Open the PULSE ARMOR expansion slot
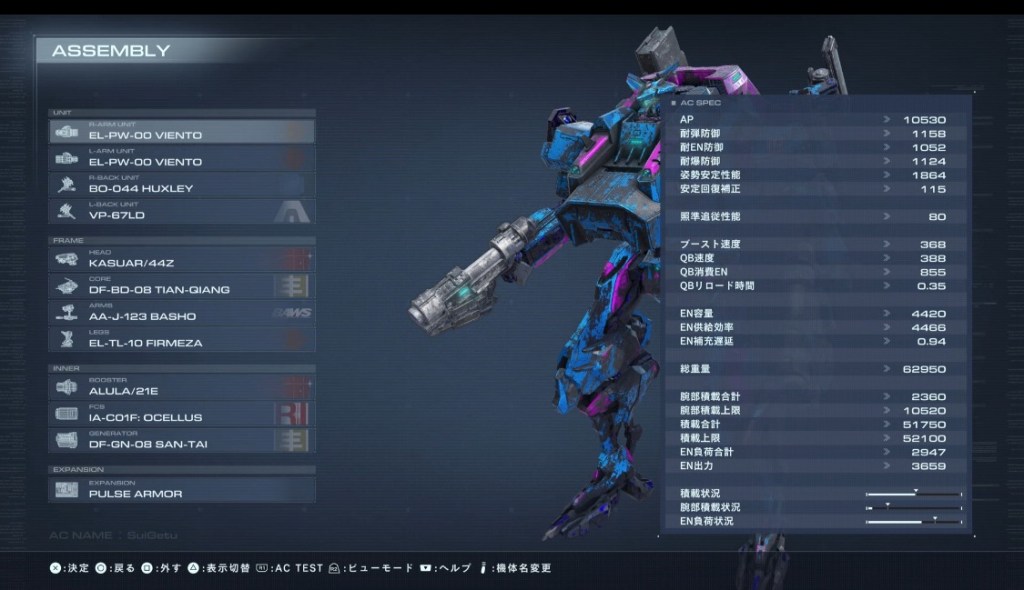This screenshot has height=590, width=1024. coord(181,490)
